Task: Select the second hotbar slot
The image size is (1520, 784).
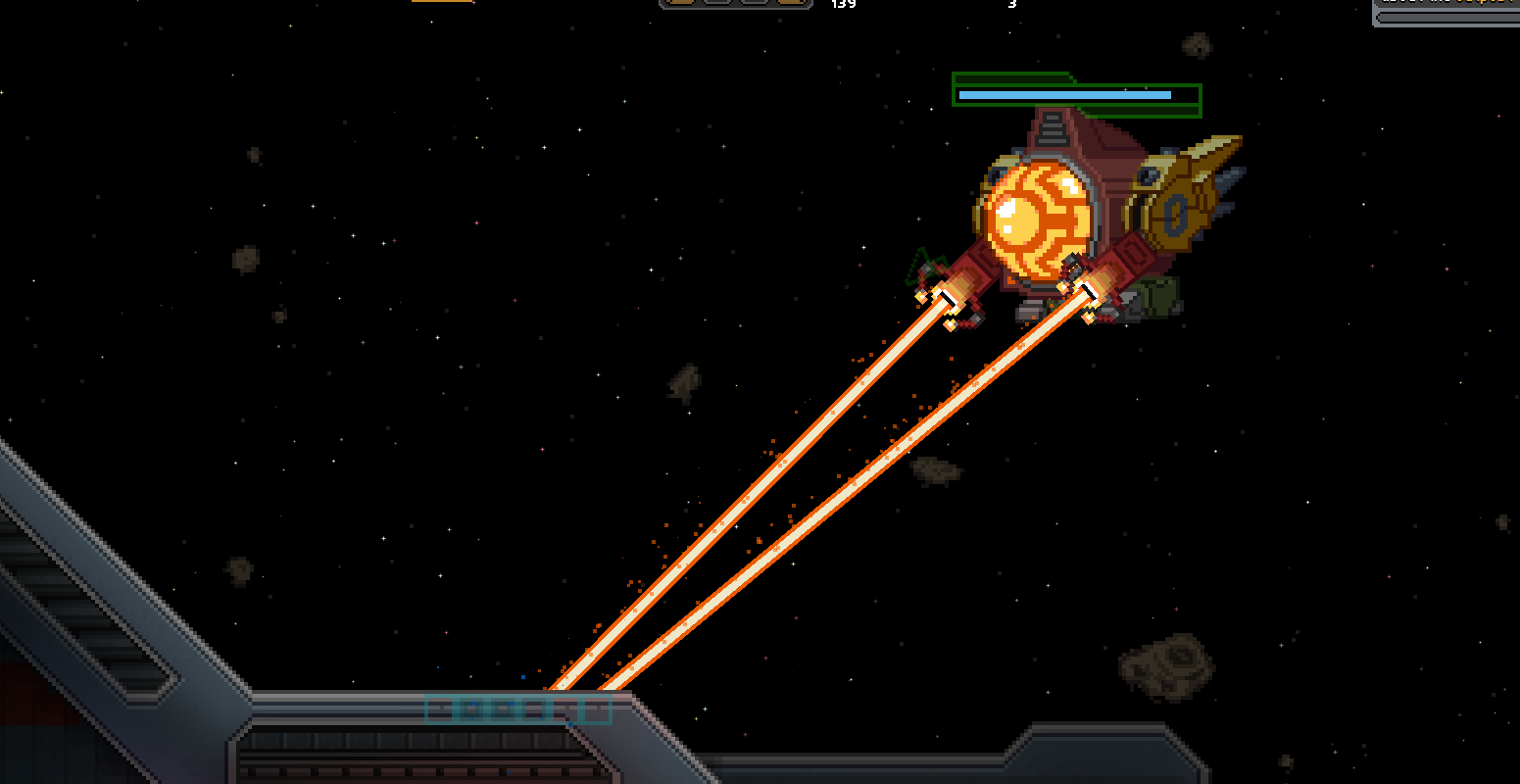Action: coord(715,3)
